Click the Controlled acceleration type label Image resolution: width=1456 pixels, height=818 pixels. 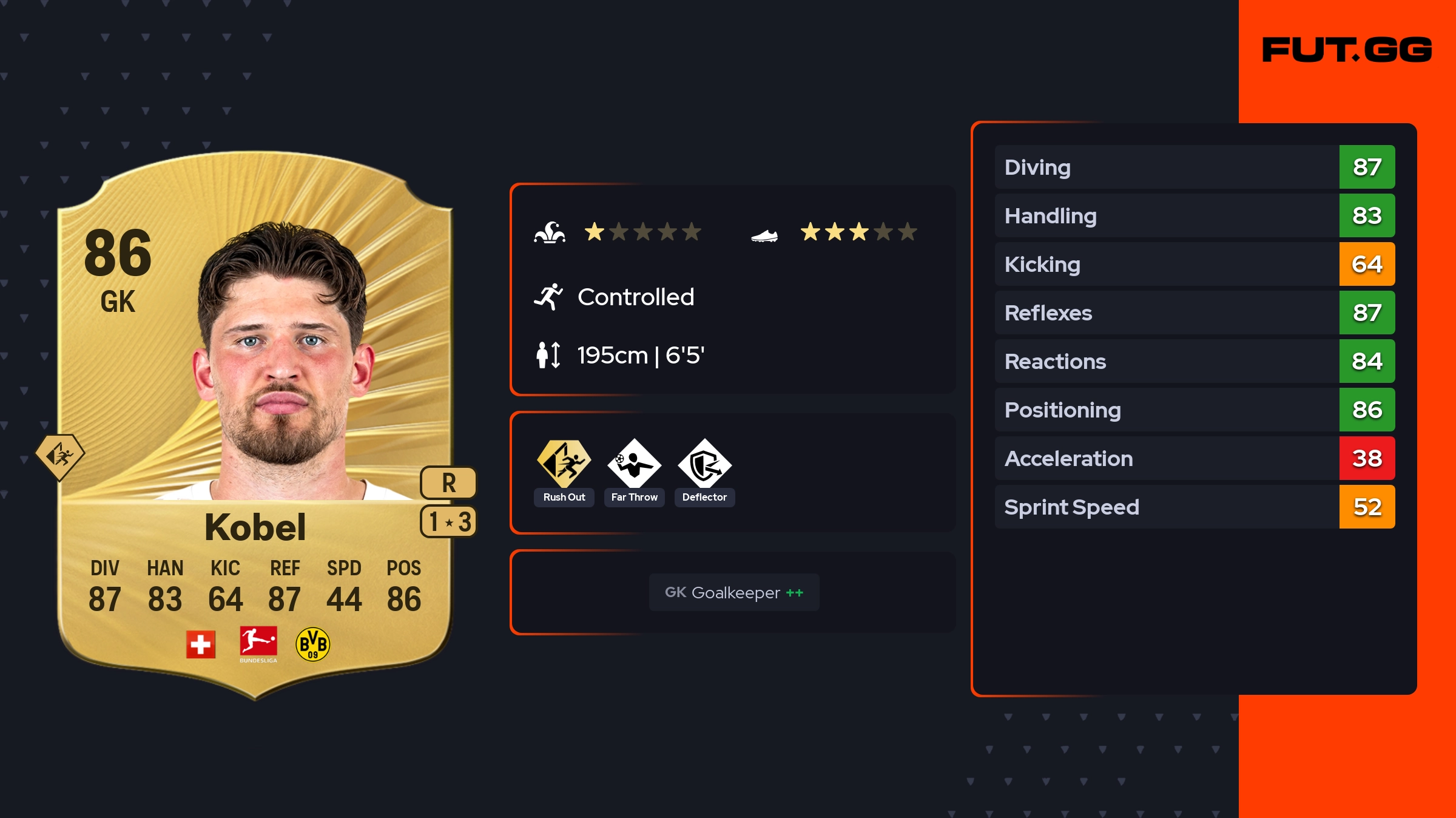click(x=635, y=297)
